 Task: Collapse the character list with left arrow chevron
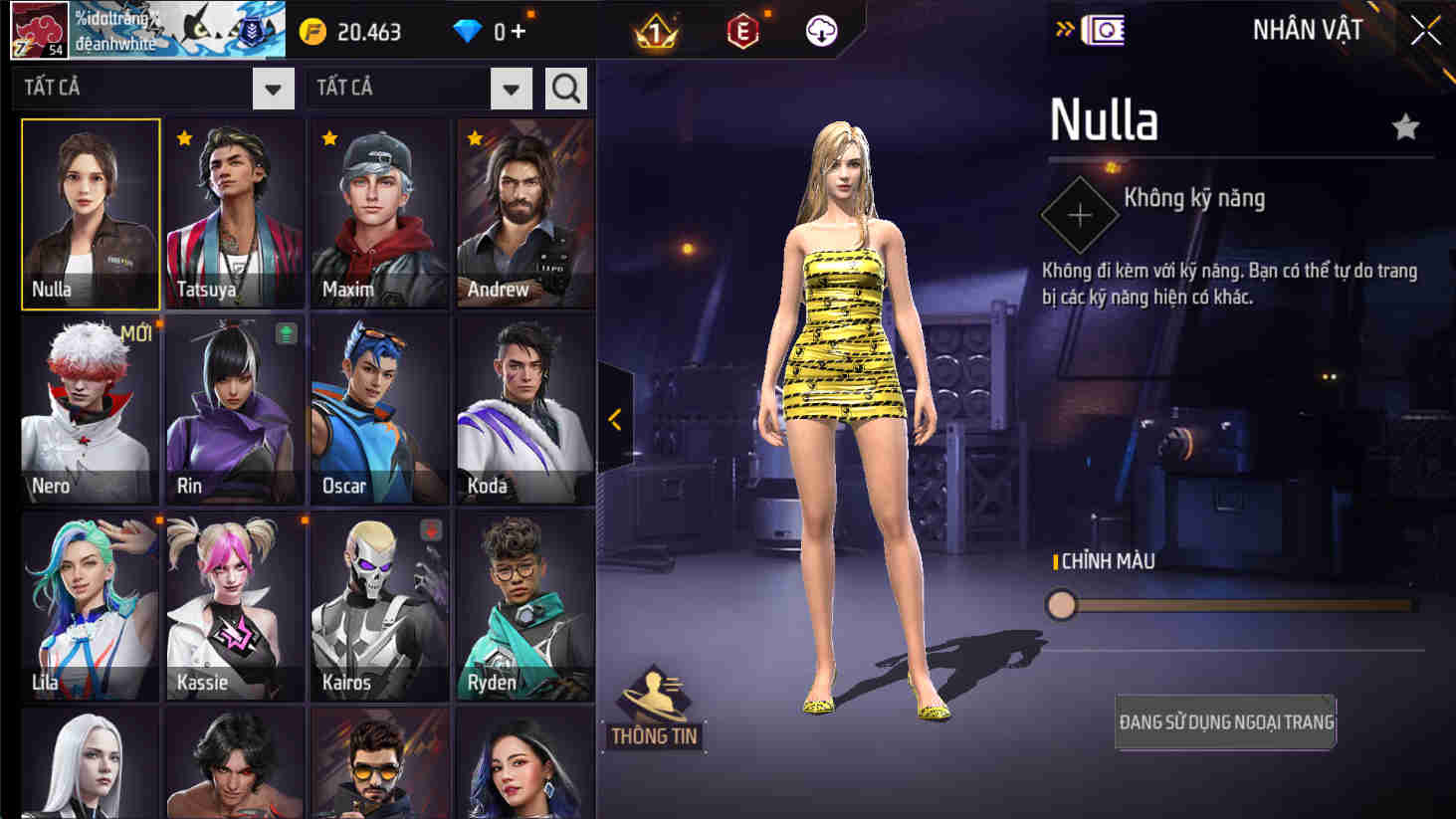(x=615, y=418)
